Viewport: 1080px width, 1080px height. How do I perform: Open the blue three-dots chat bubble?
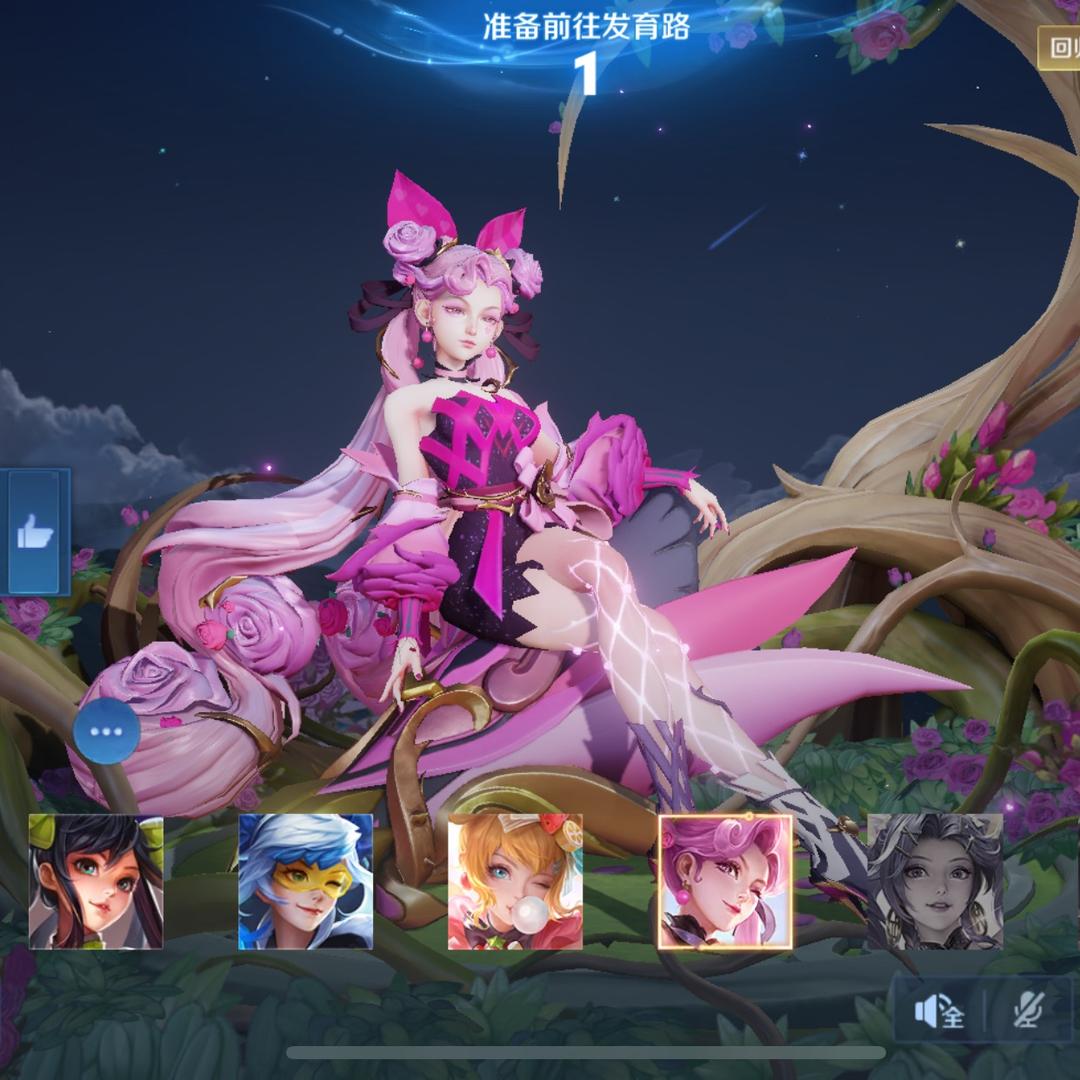(x=106, y=731)
